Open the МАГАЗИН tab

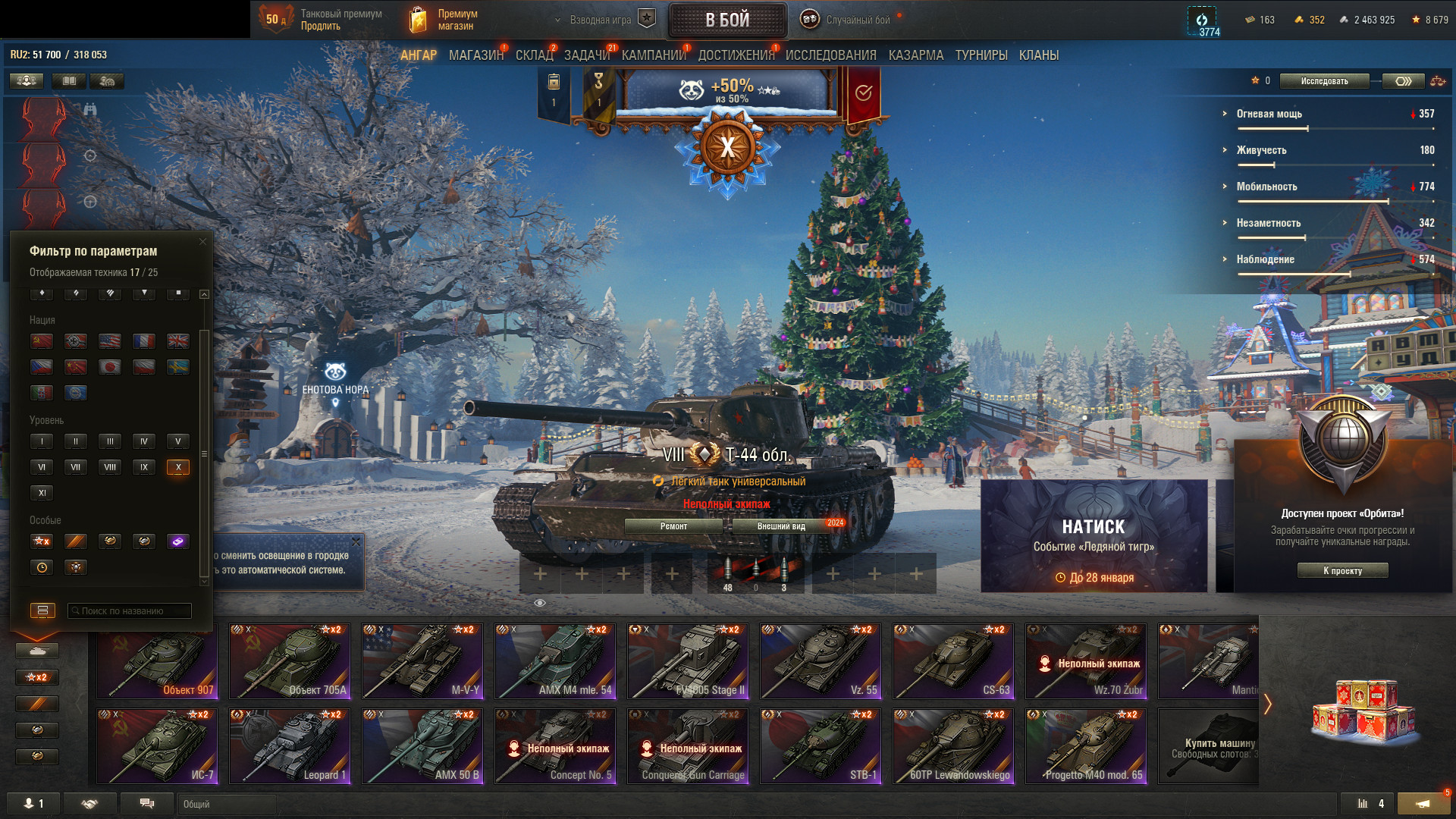click(x=475, y=55)
